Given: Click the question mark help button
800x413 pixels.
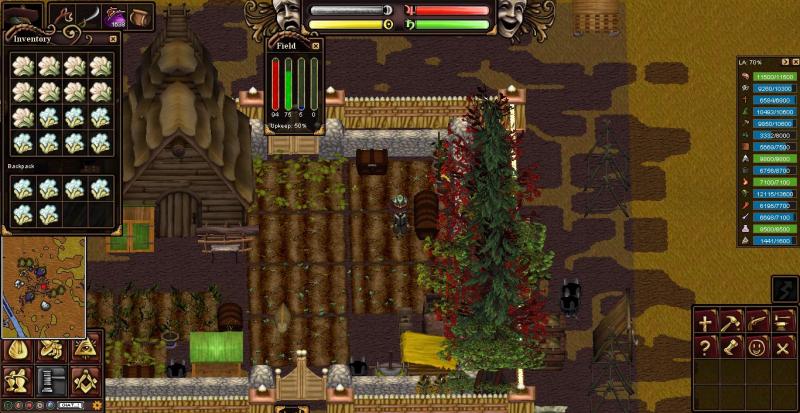Looking at the screenshot, I should point(706,348).
